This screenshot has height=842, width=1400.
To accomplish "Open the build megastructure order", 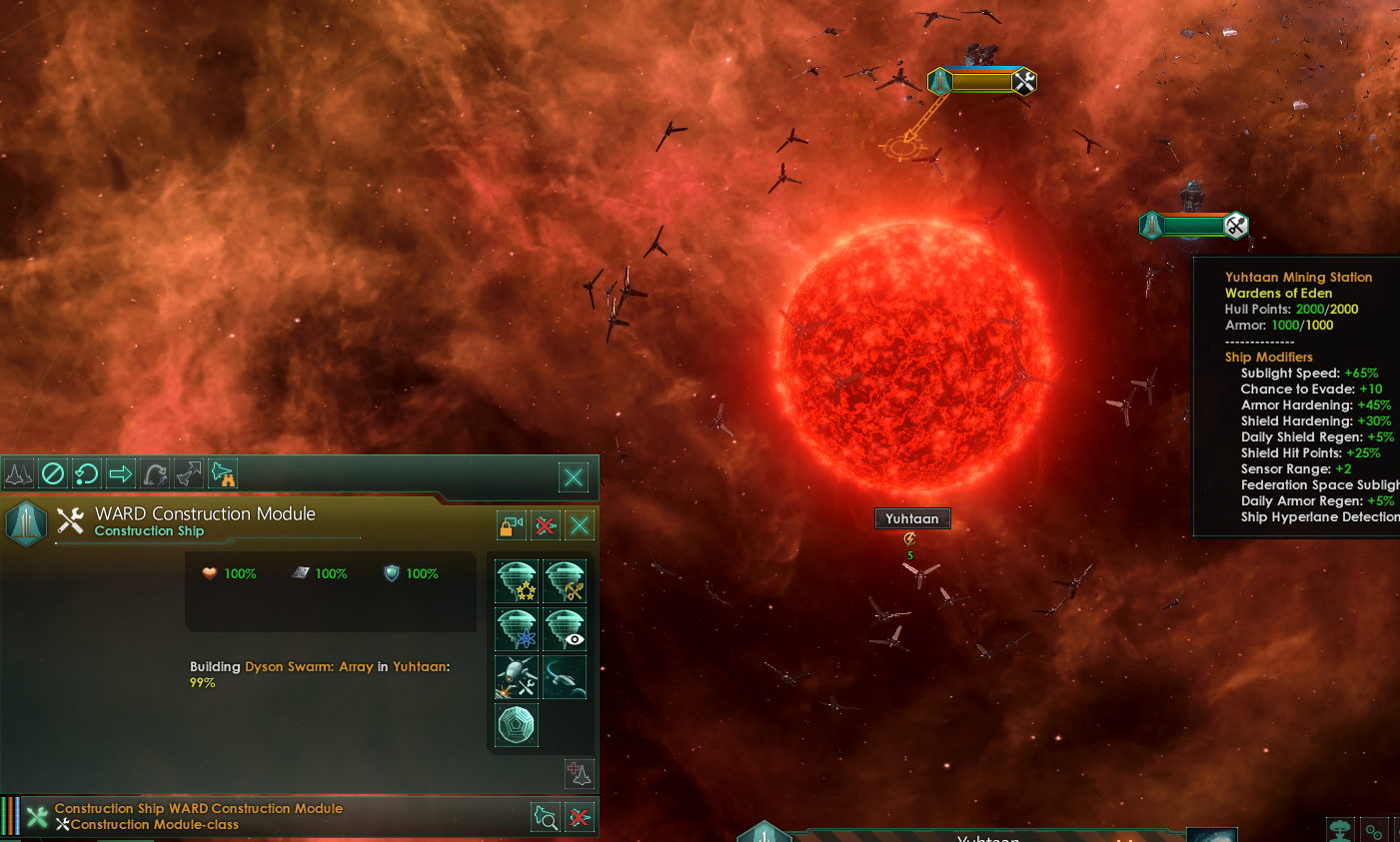I will (517, 725).
